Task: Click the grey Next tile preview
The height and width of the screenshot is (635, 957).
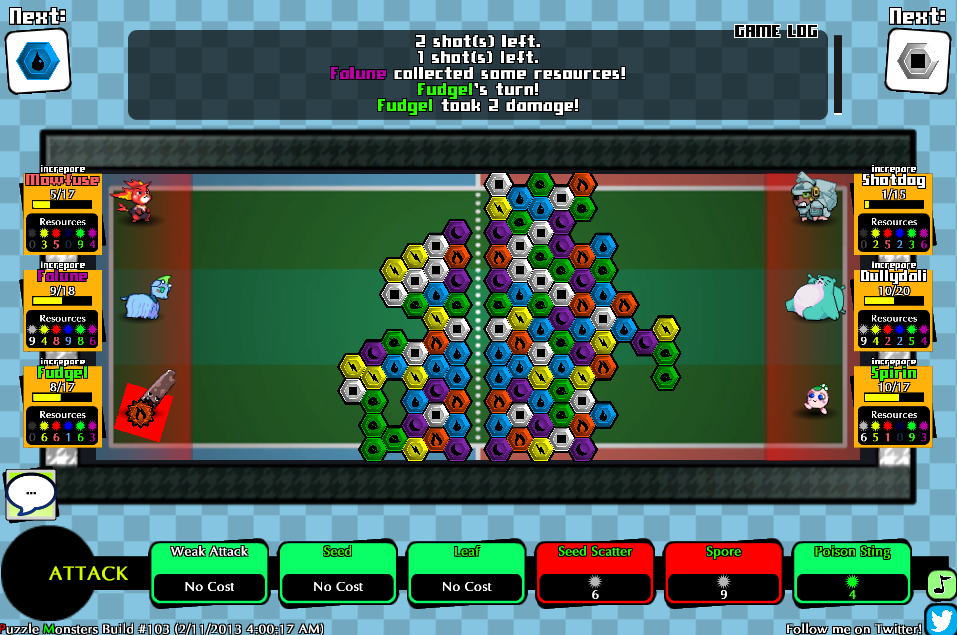Action: coord(917,62)
